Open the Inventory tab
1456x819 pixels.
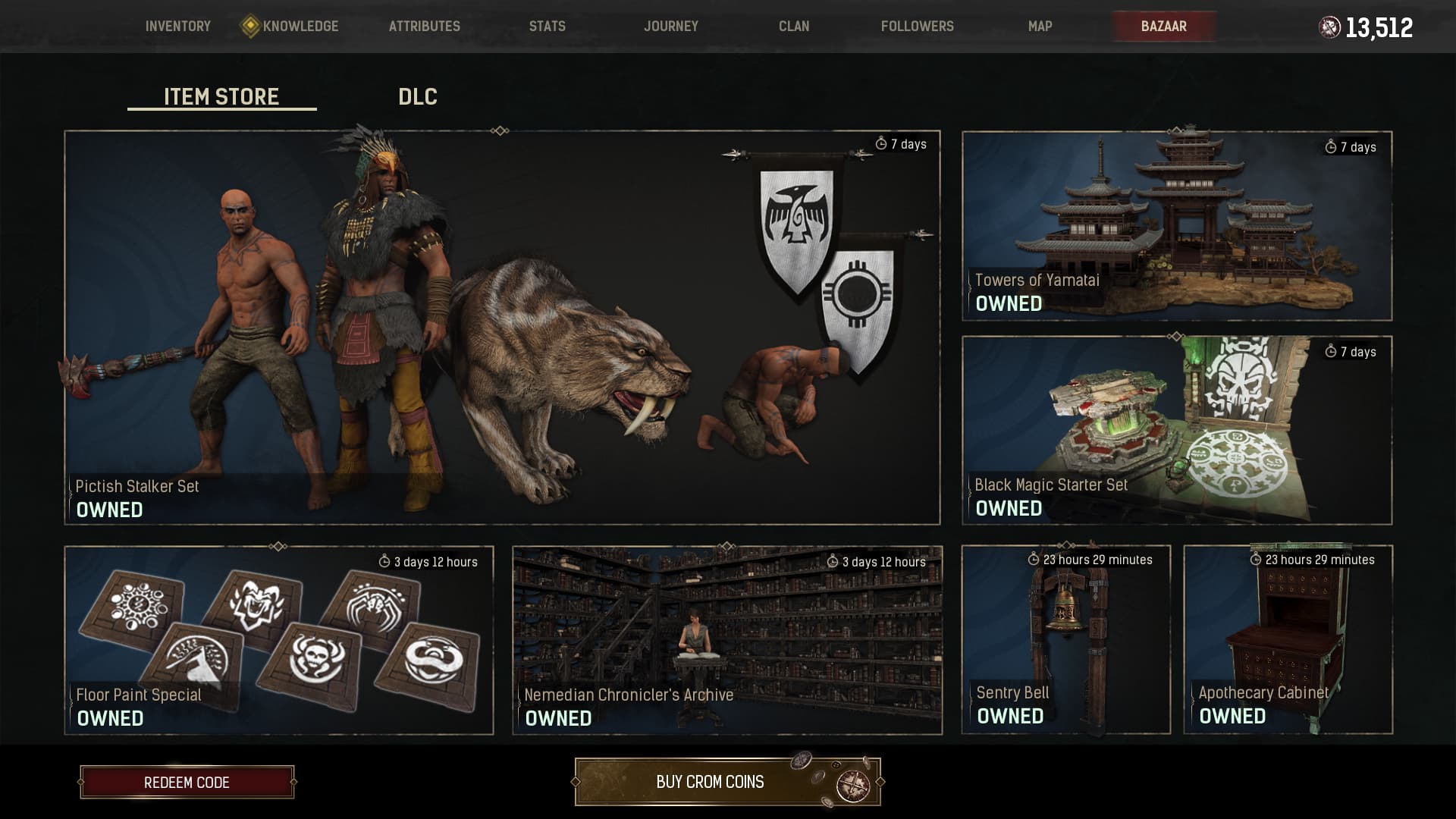pyautogui.click(x=178, y=27)
